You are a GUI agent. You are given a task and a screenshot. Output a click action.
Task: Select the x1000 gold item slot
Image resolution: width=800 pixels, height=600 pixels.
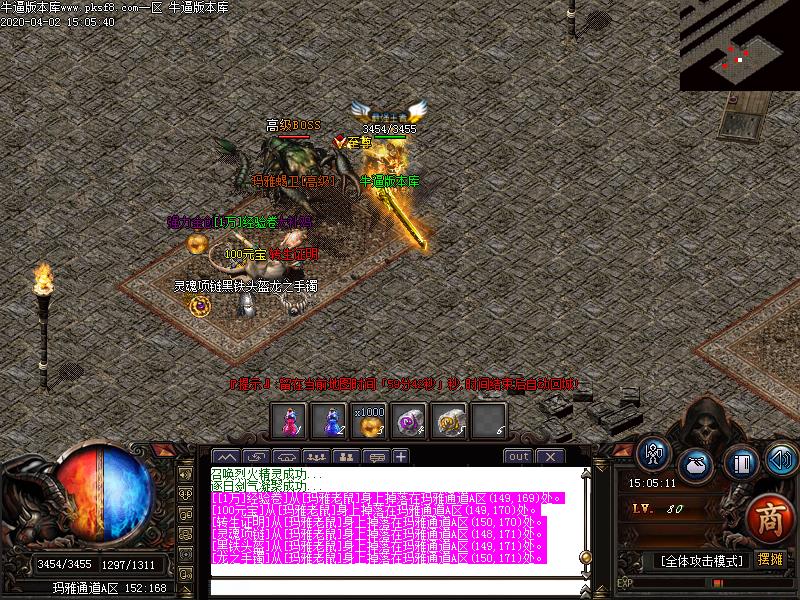[x=369, y=422]
